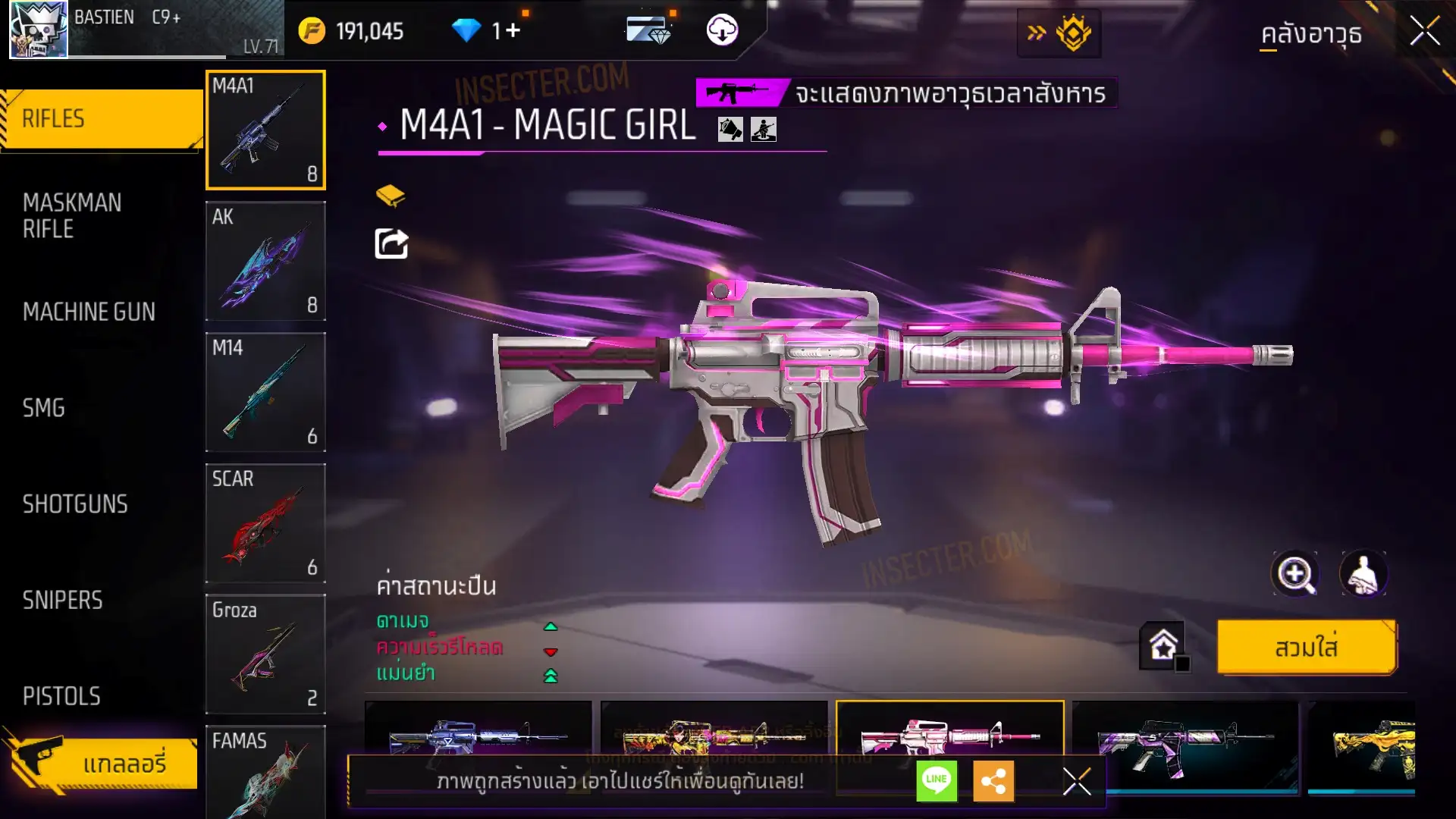Select the AK weapon tile

point(265,261)
